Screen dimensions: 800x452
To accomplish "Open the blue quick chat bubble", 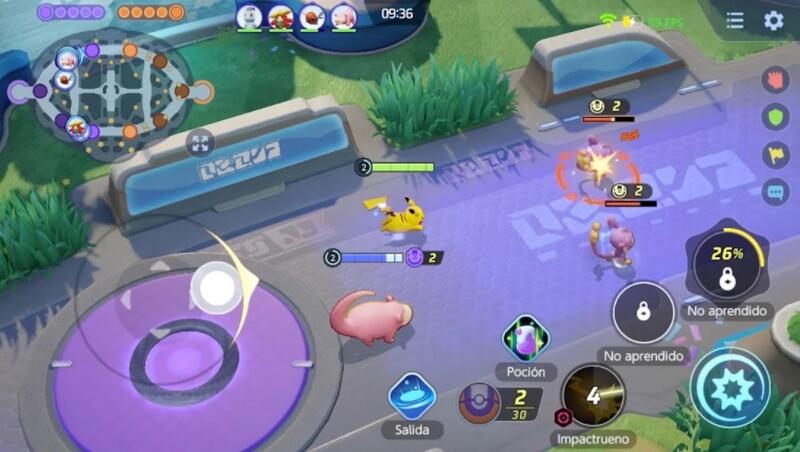I will coord(775,191).
